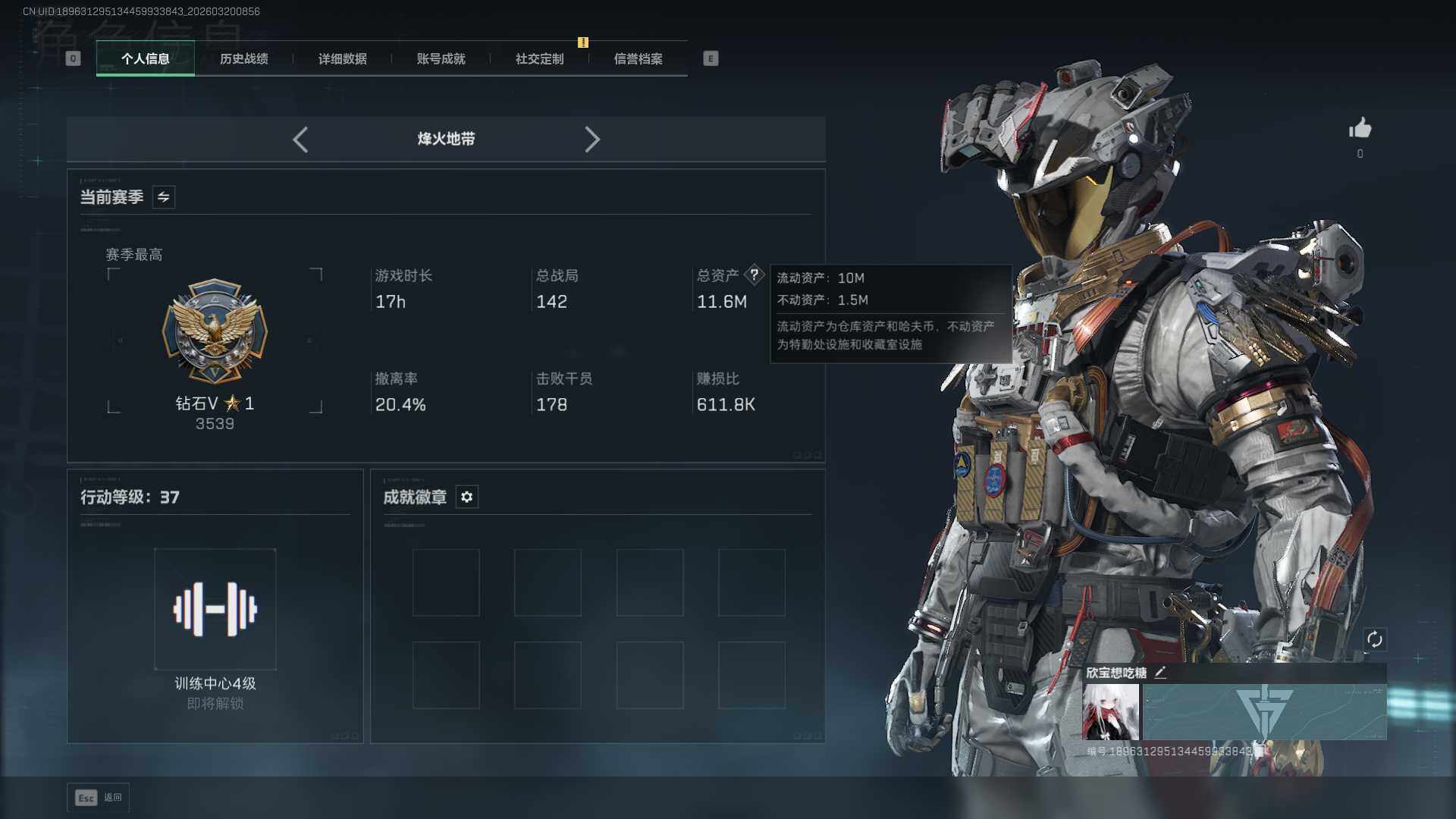This screenshot has height=819, width=1456.
Task: Click the 返回 back button
Action: pyautogui.click(x=99, y=798)
